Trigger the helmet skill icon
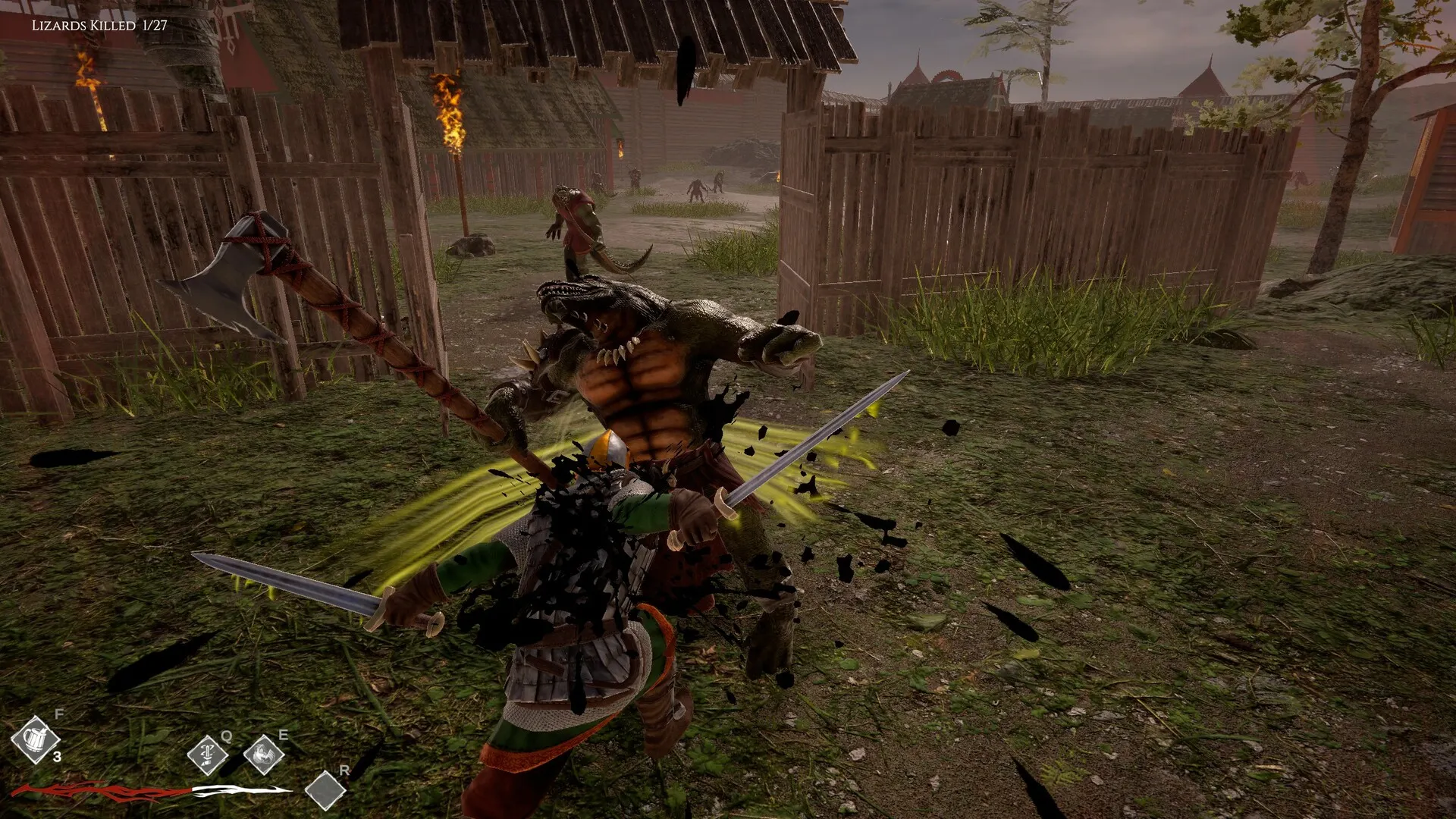Screen dimensions: 1456x819 263,755
